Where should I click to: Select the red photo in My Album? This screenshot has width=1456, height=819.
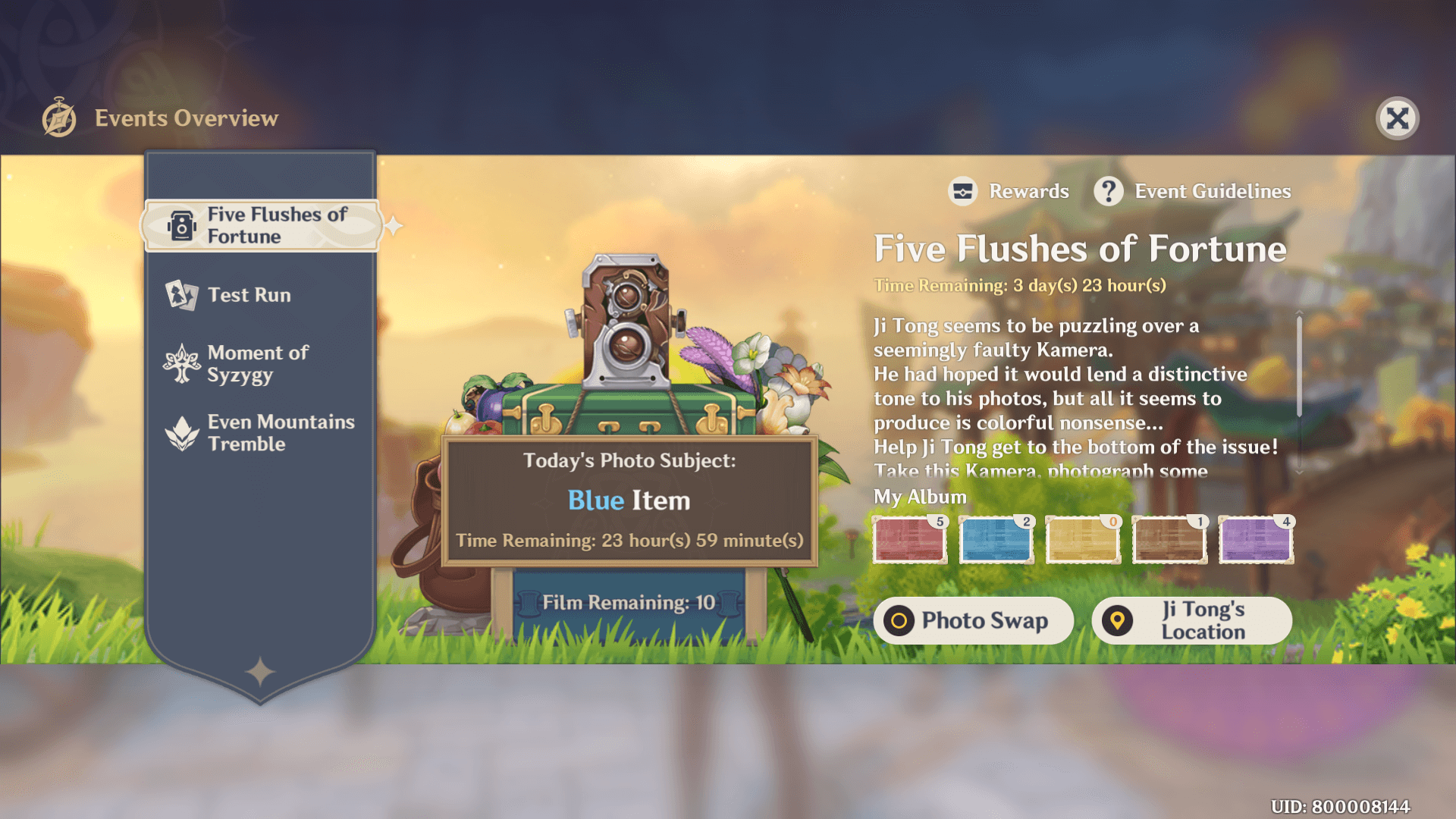(909, 540)
